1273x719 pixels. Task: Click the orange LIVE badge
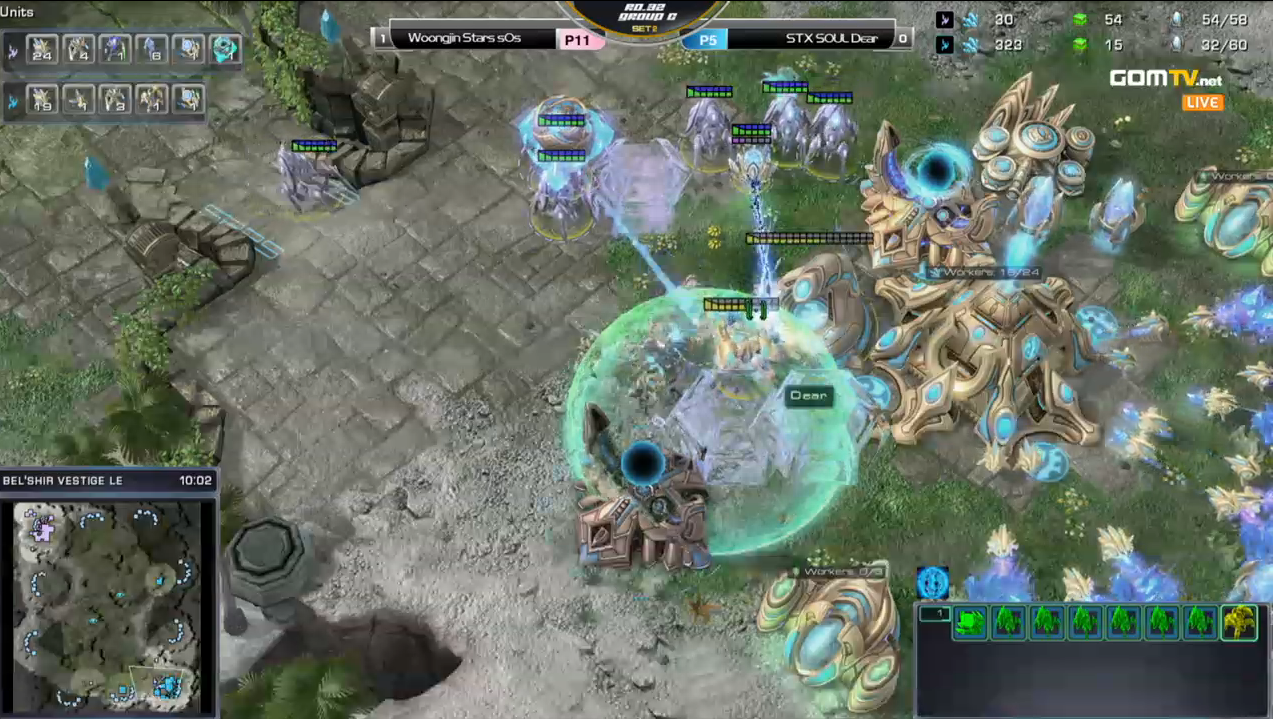pyautogui.click(x=1203, y=103)
